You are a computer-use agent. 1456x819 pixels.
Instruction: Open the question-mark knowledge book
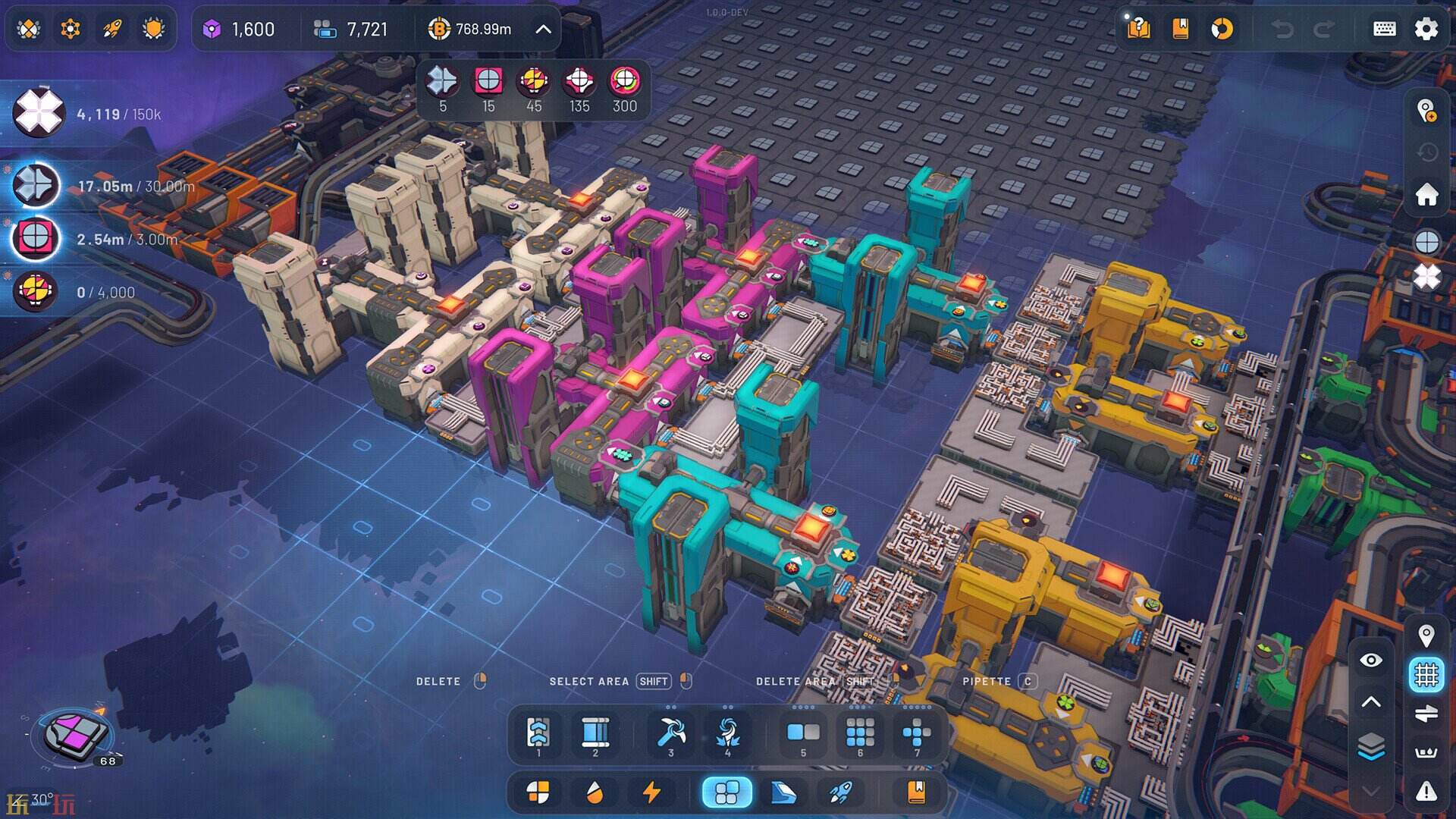pyautogui.click(x=1138, y=29)
